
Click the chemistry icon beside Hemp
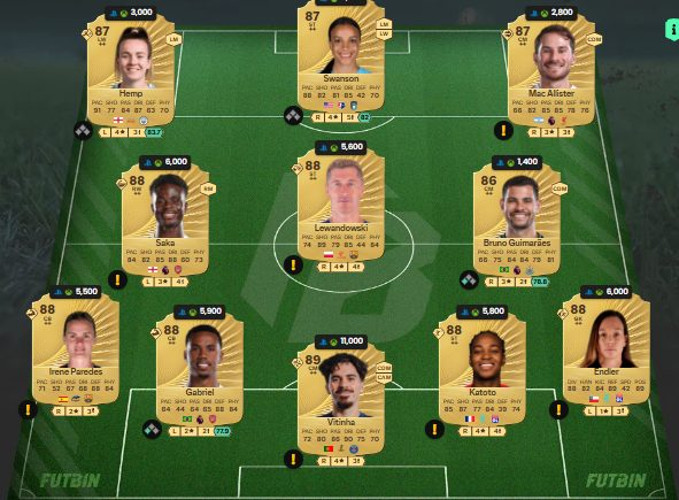coord(83,130)
